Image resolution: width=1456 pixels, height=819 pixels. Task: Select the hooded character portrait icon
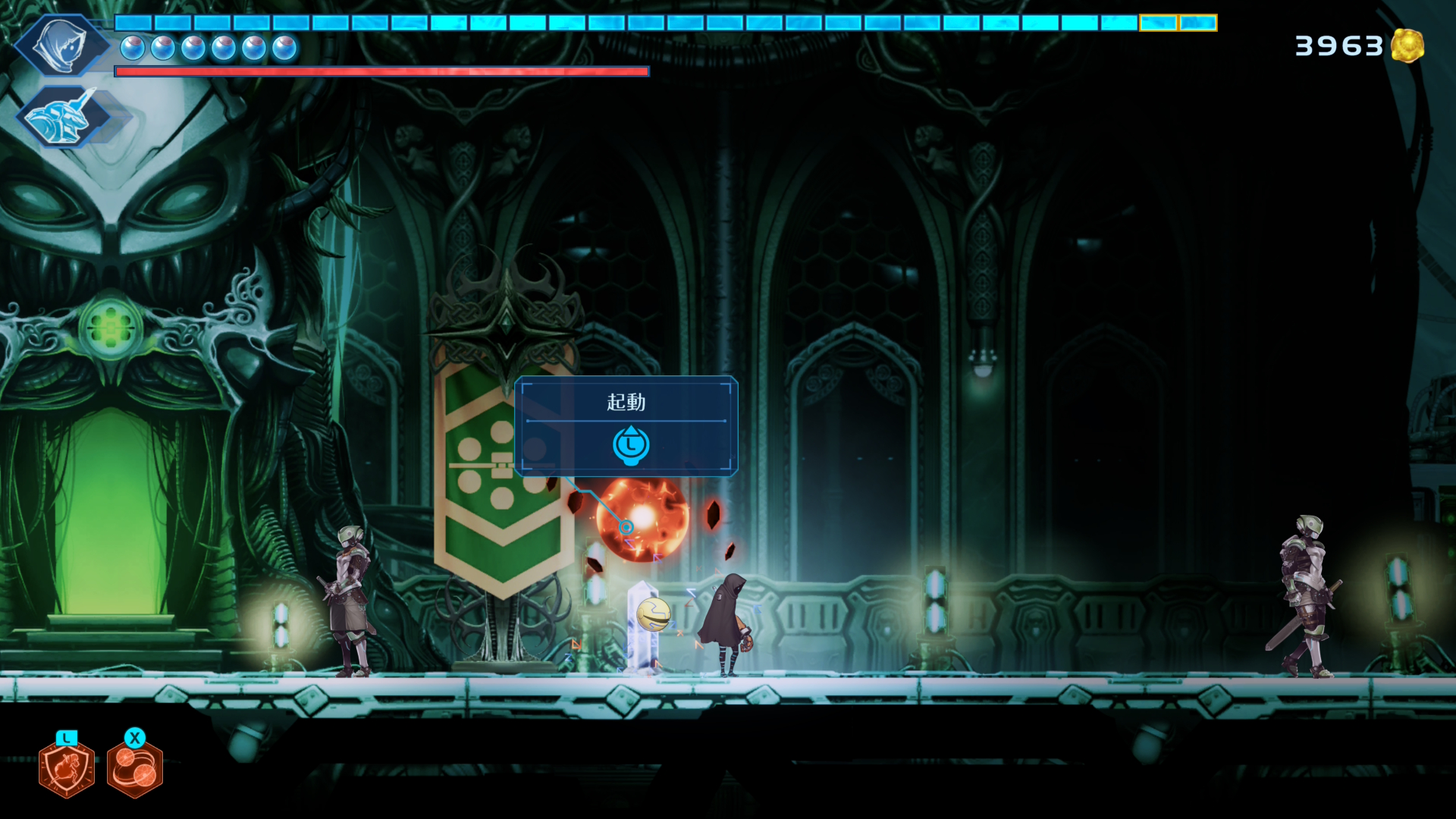[61, 45]
